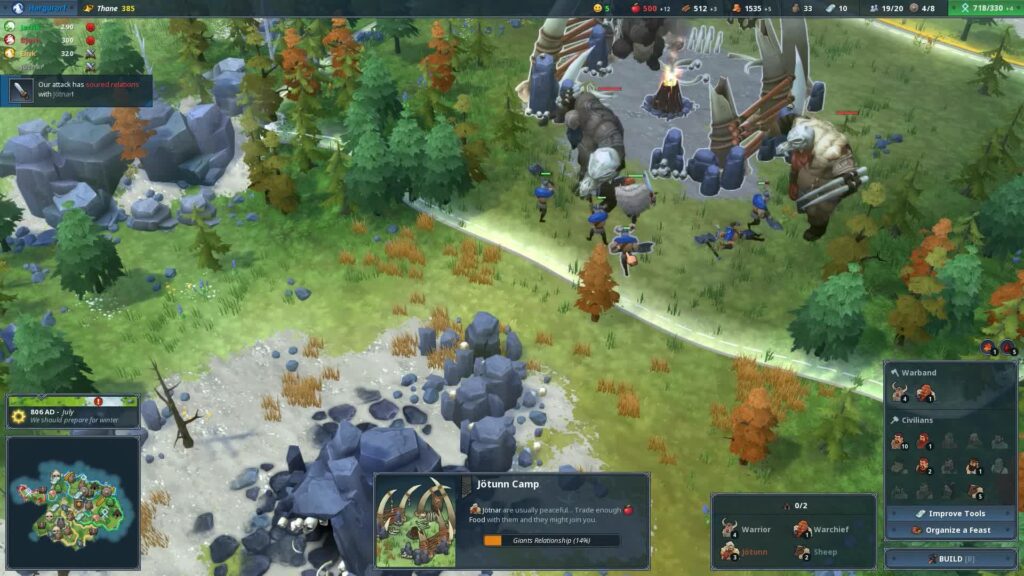The width and height of the screenshot is (1024, 576).
Task: Select the Warchief unit
Action: coord(818,530)
